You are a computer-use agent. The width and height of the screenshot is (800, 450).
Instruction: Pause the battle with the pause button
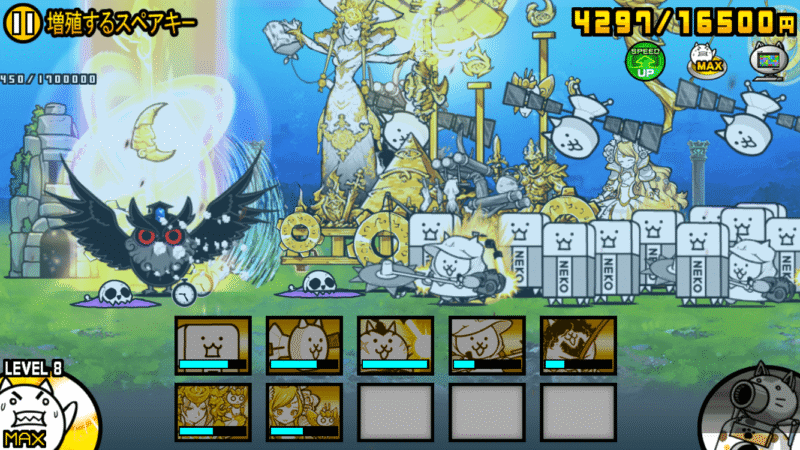click(x=22, y=22)
